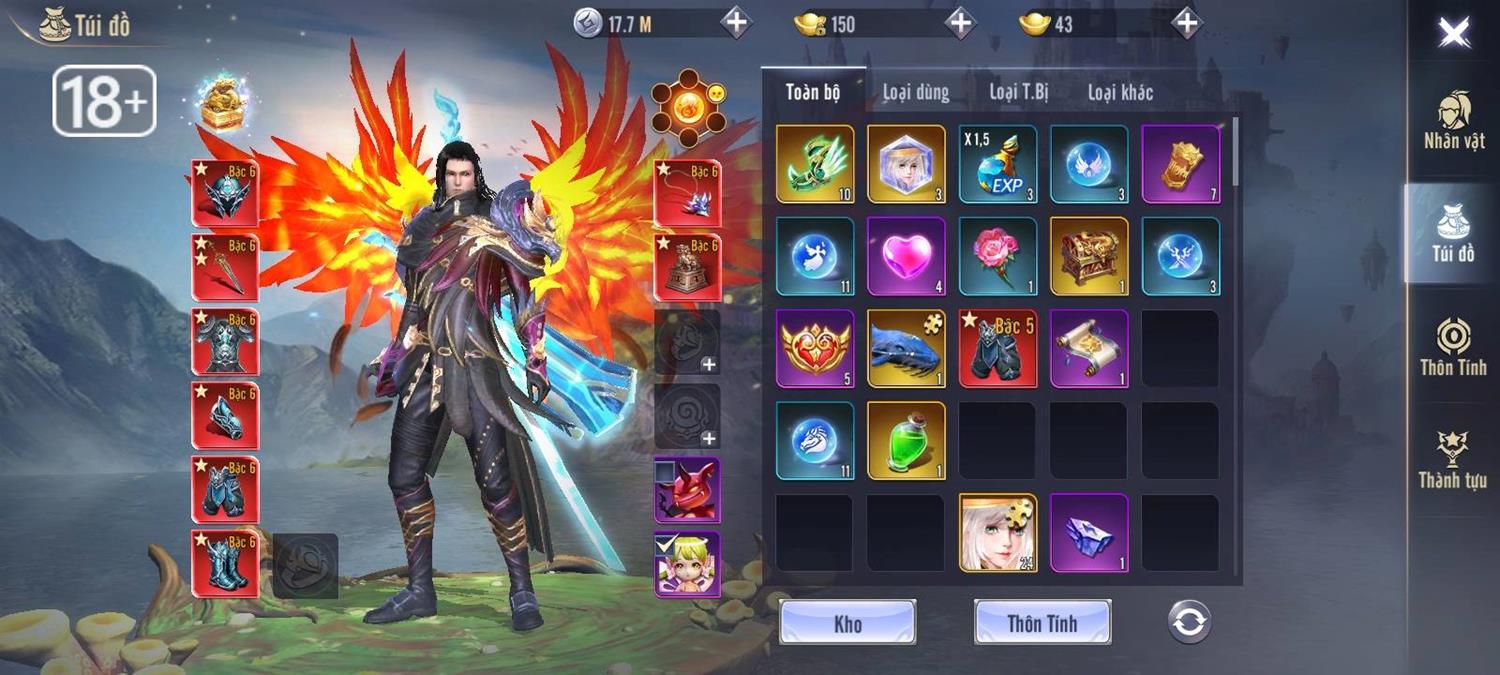Select the green potion bottle item
1500x675 pixels.
coord(906,441)
